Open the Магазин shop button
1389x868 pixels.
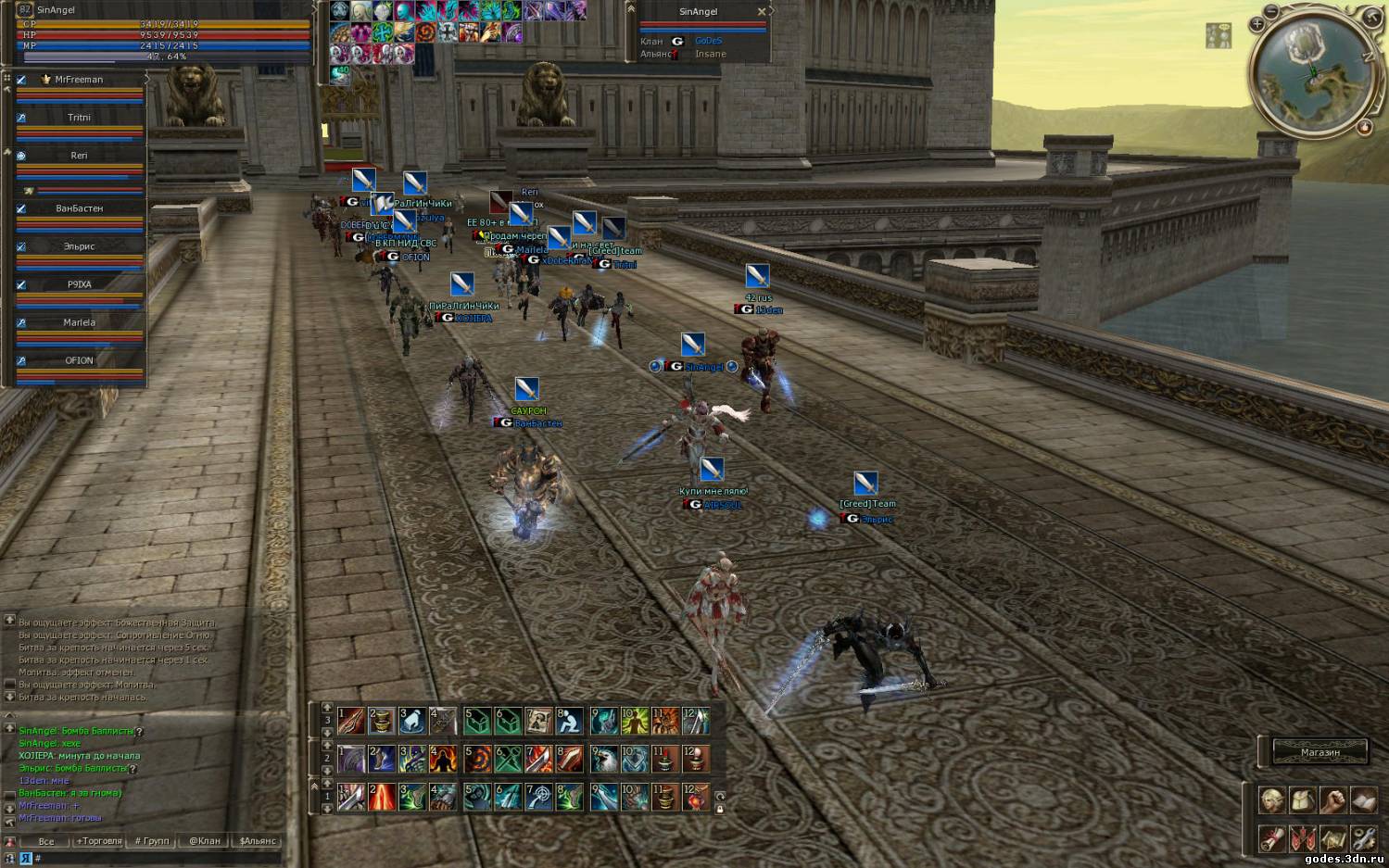[x=1320, y=751]
